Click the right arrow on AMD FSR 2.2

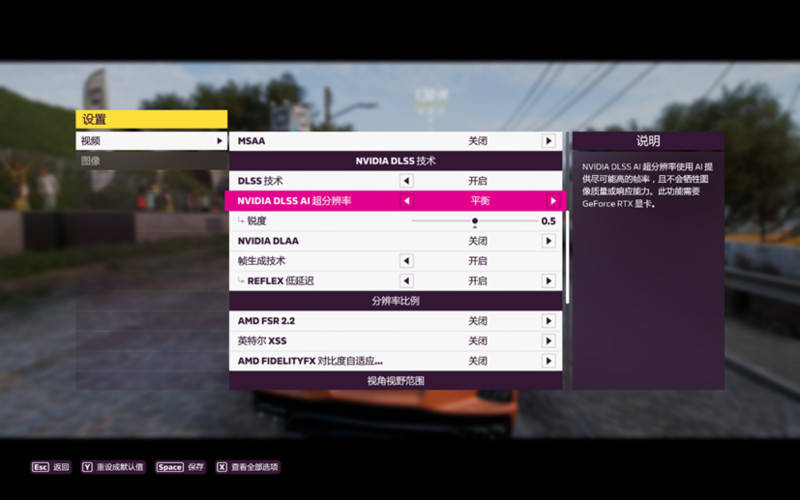(x=548, y=321)
